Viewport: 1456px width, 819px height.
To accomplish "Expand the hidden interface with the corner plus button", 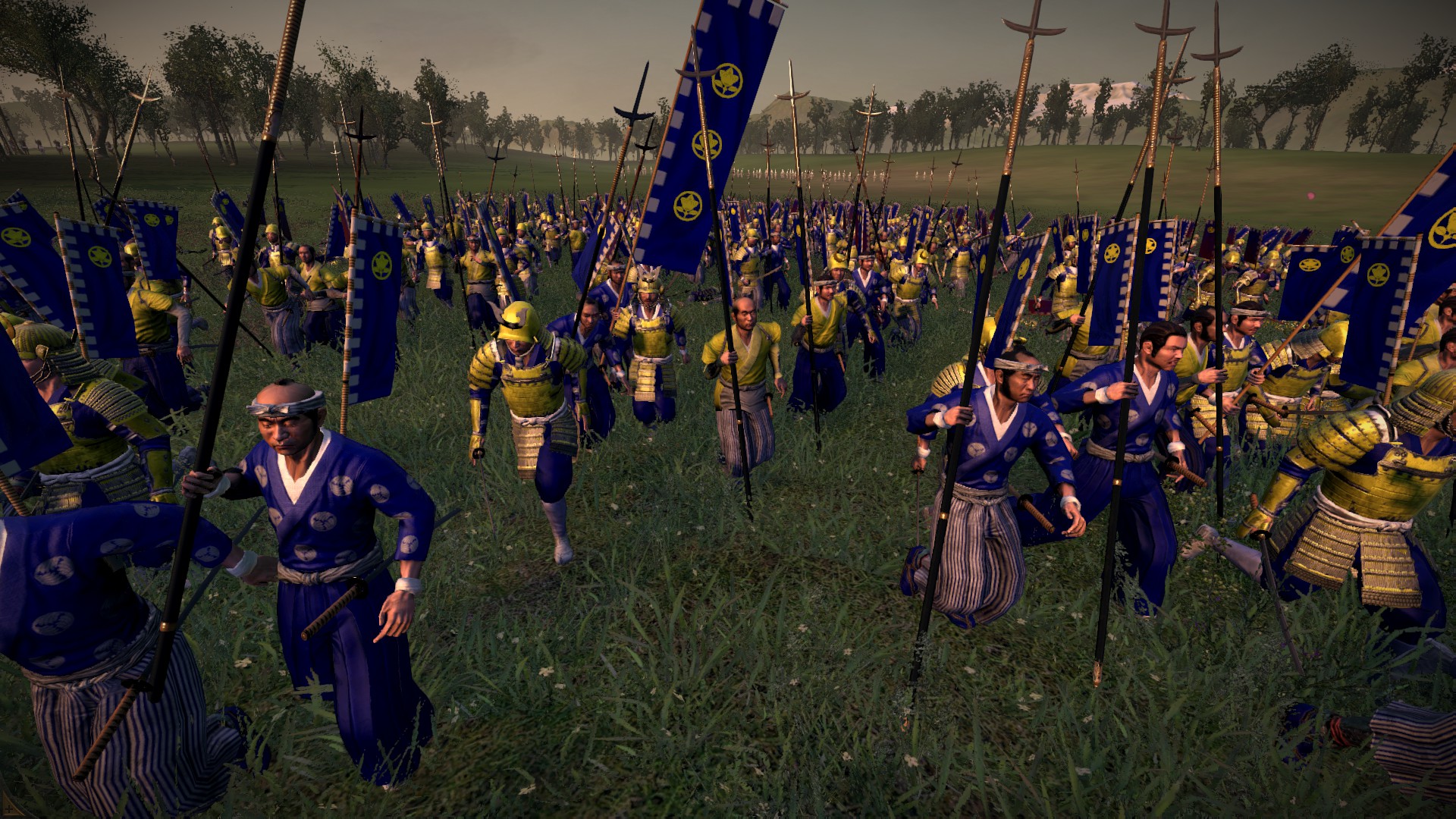I will [9, 809].
